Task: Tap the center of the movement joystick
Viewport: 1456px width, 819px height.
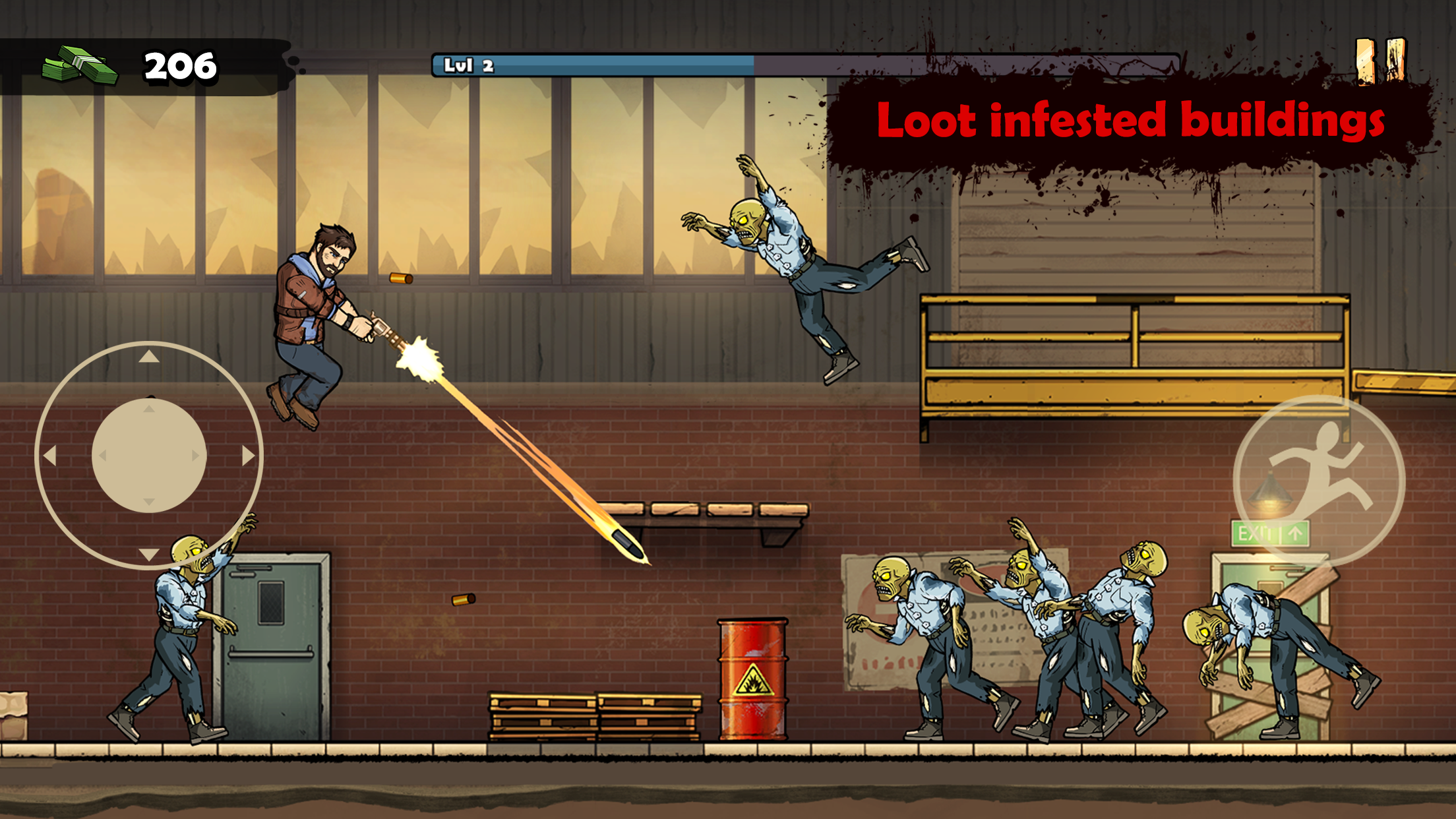Action: 148,454
